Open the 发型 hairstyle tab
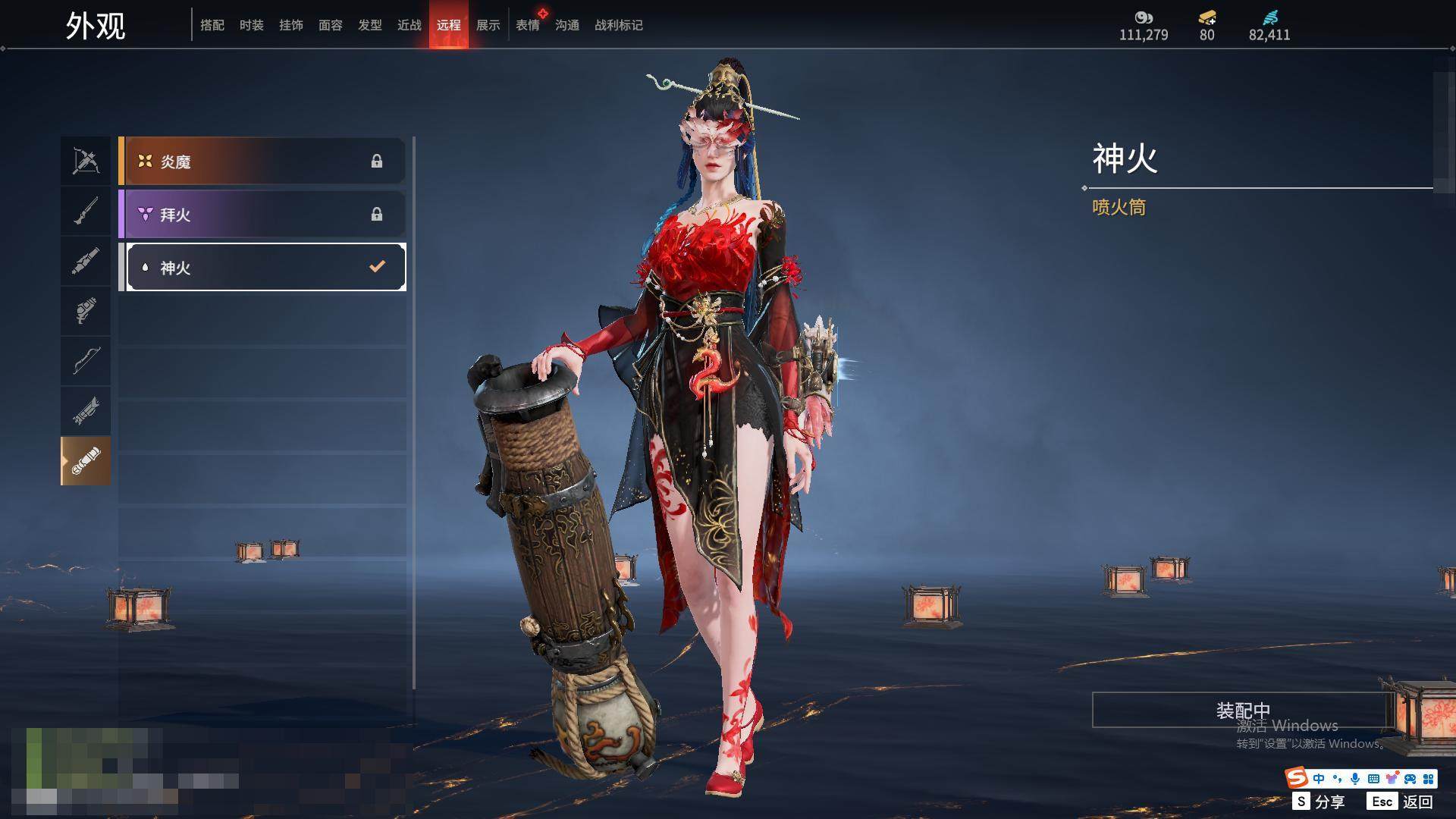Screen dimensions: 1456x819 click(x=369, y=25)
